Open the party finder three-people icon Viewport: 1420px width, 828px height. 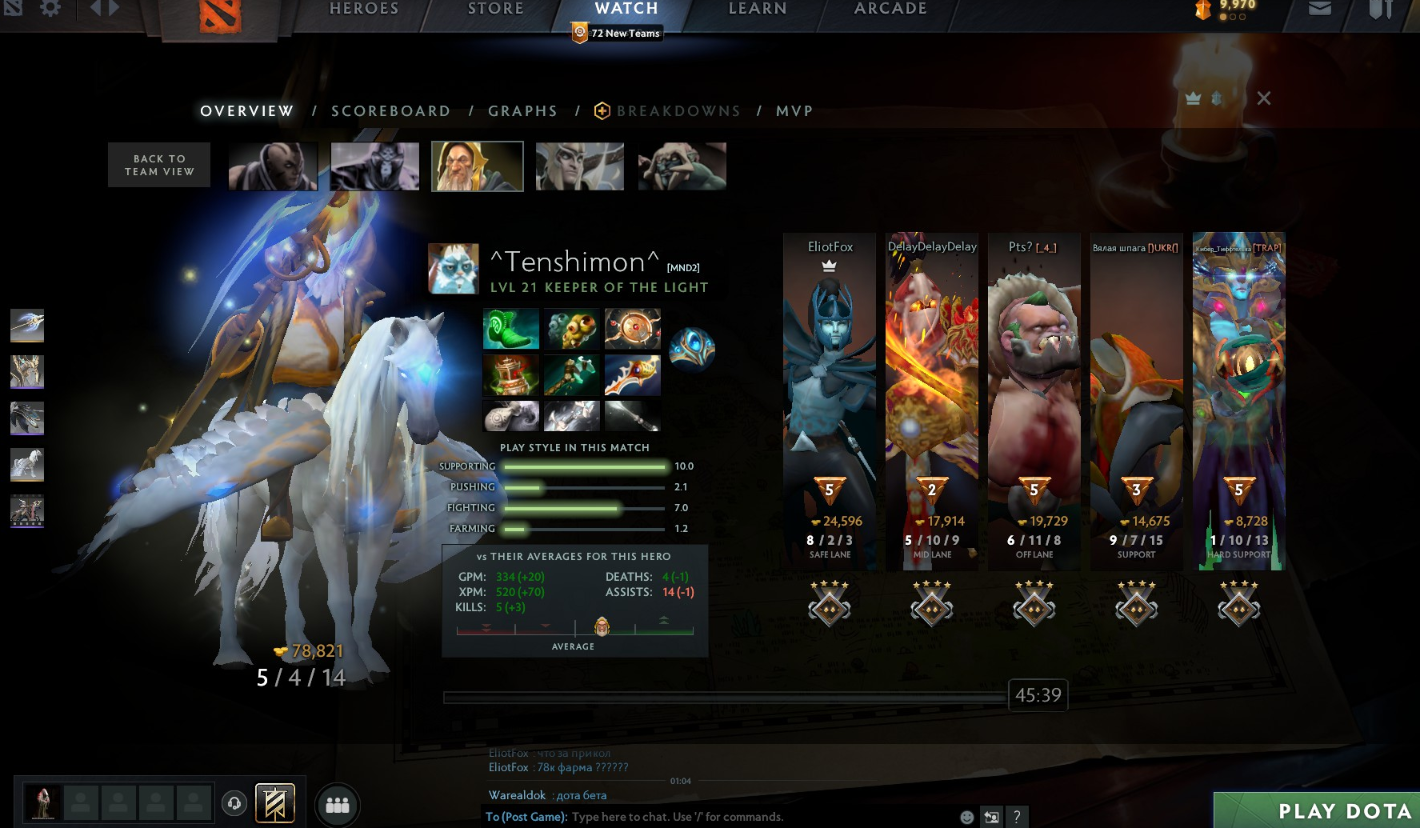coord(337,803)
